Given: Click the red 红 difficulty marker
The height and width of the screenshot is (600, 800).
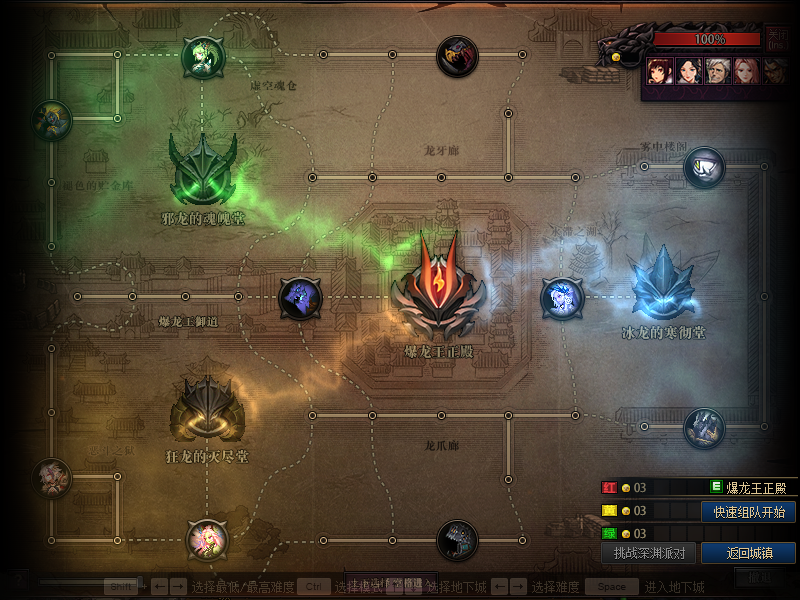Looking at the screenshot, I should (x=608, y=488).
